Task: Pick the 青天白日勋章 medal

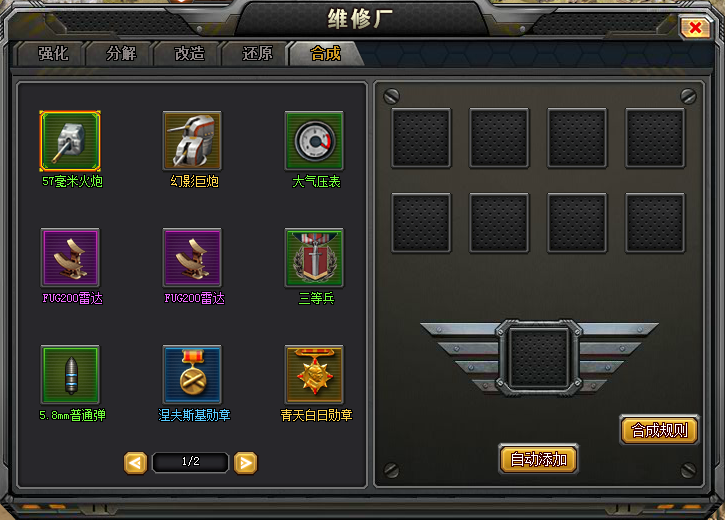Action: (315, 374)
